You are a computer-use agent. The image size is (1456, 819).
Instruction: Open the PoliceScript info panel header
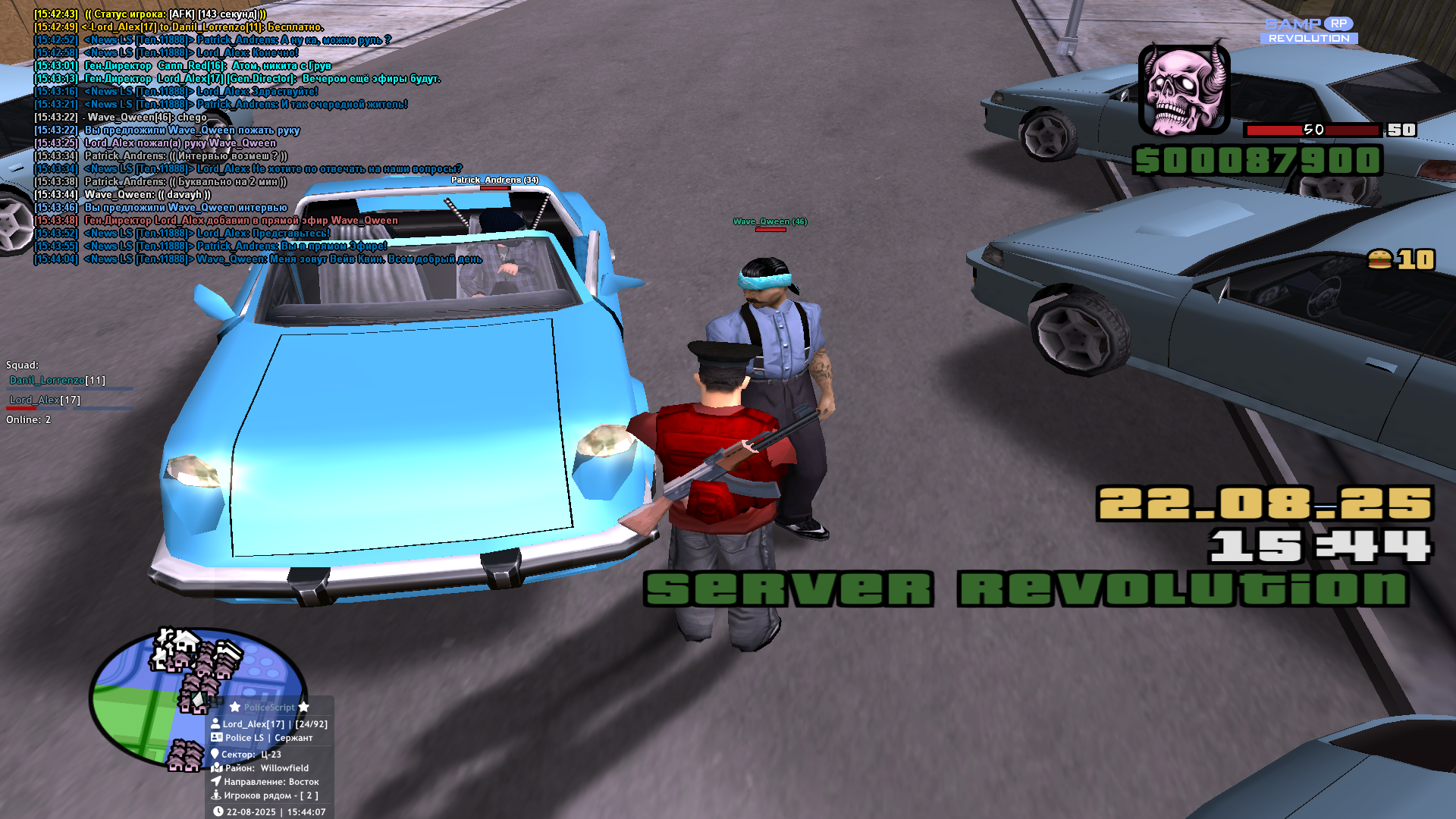[x=269, y=708]
